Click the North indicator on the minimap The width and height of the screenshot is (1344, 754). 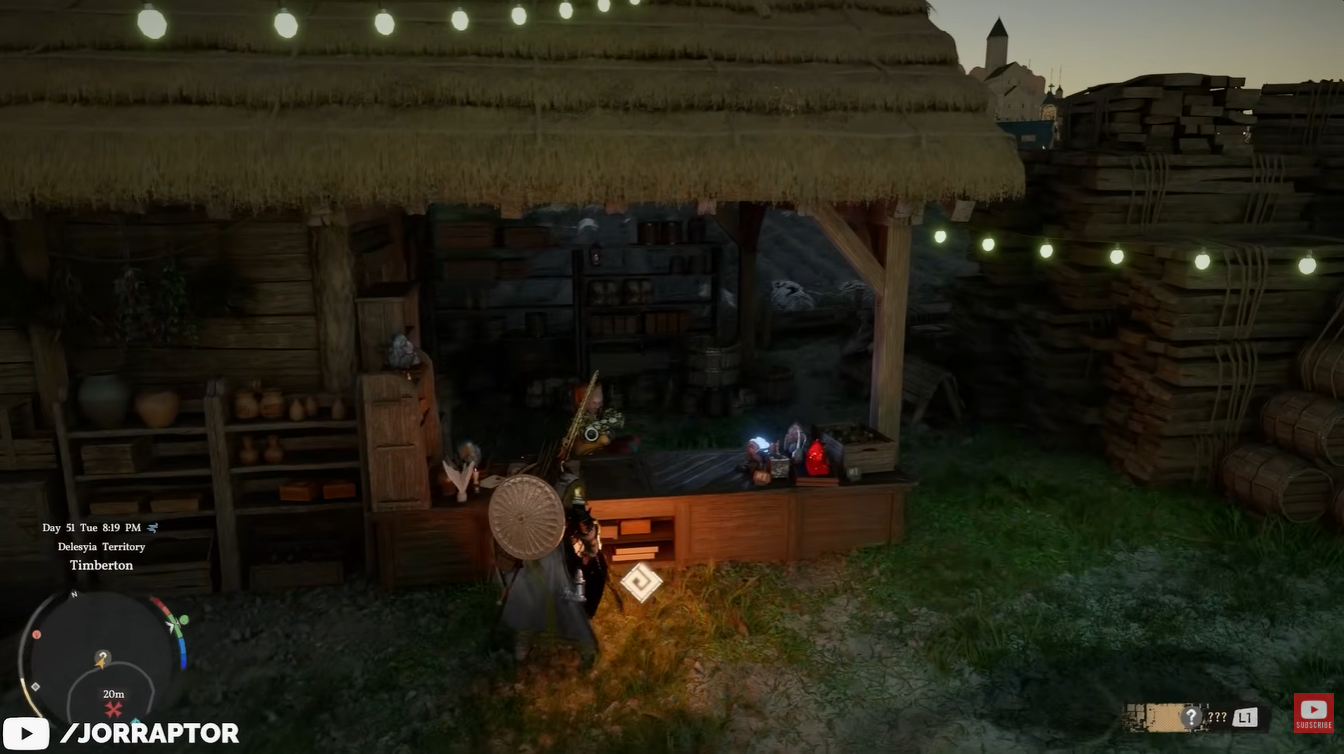pos(75,595)
